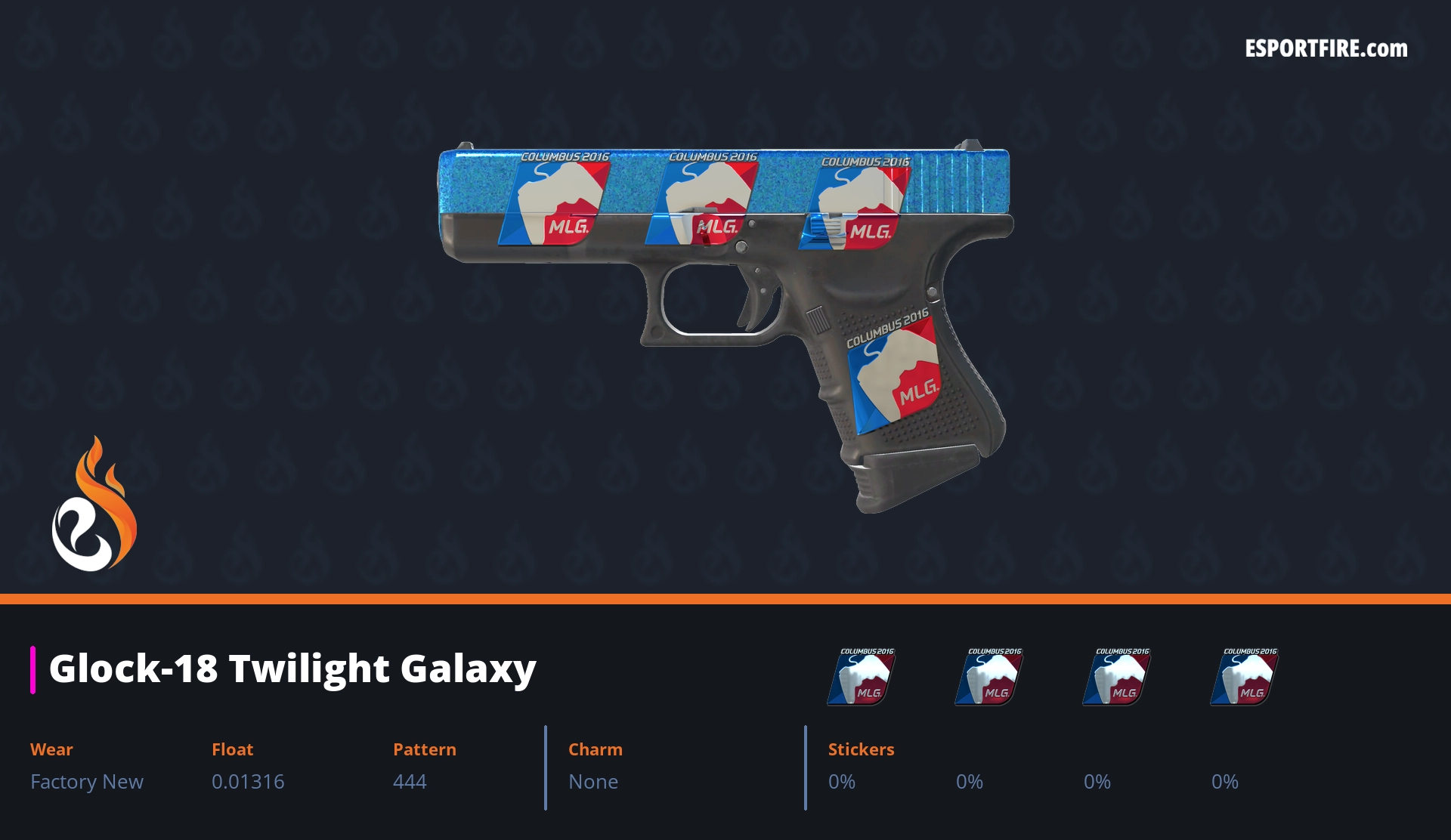Click the Esportfire flame logo
Viewport: 1451px width, 840px height.
(x=94, y=505)
